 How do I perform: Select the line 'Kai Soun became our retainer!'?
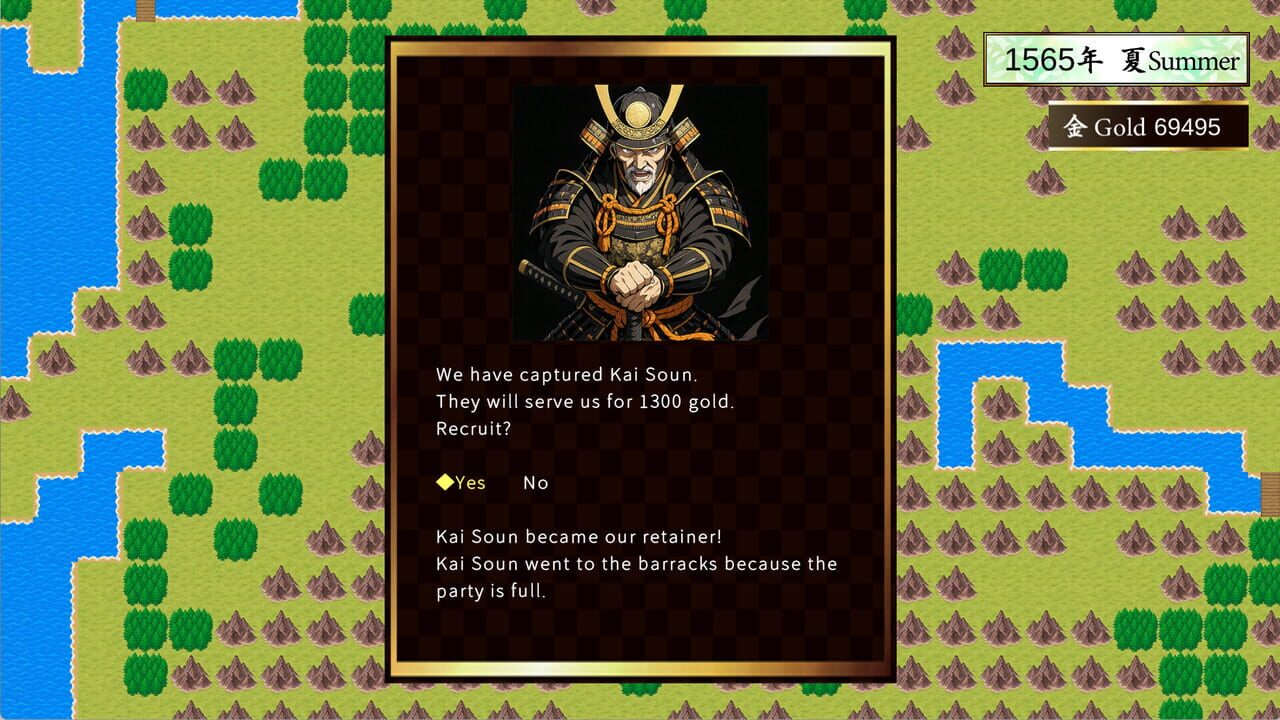[580, 536]
